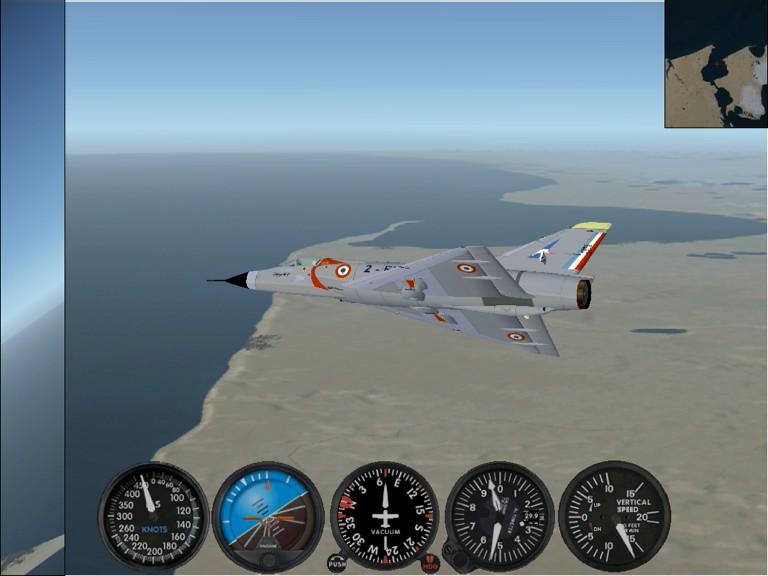This screenshot has width=768, height=576.
Task: Open the minimap in the top-right corner
Action: click(x=716, y=64)
